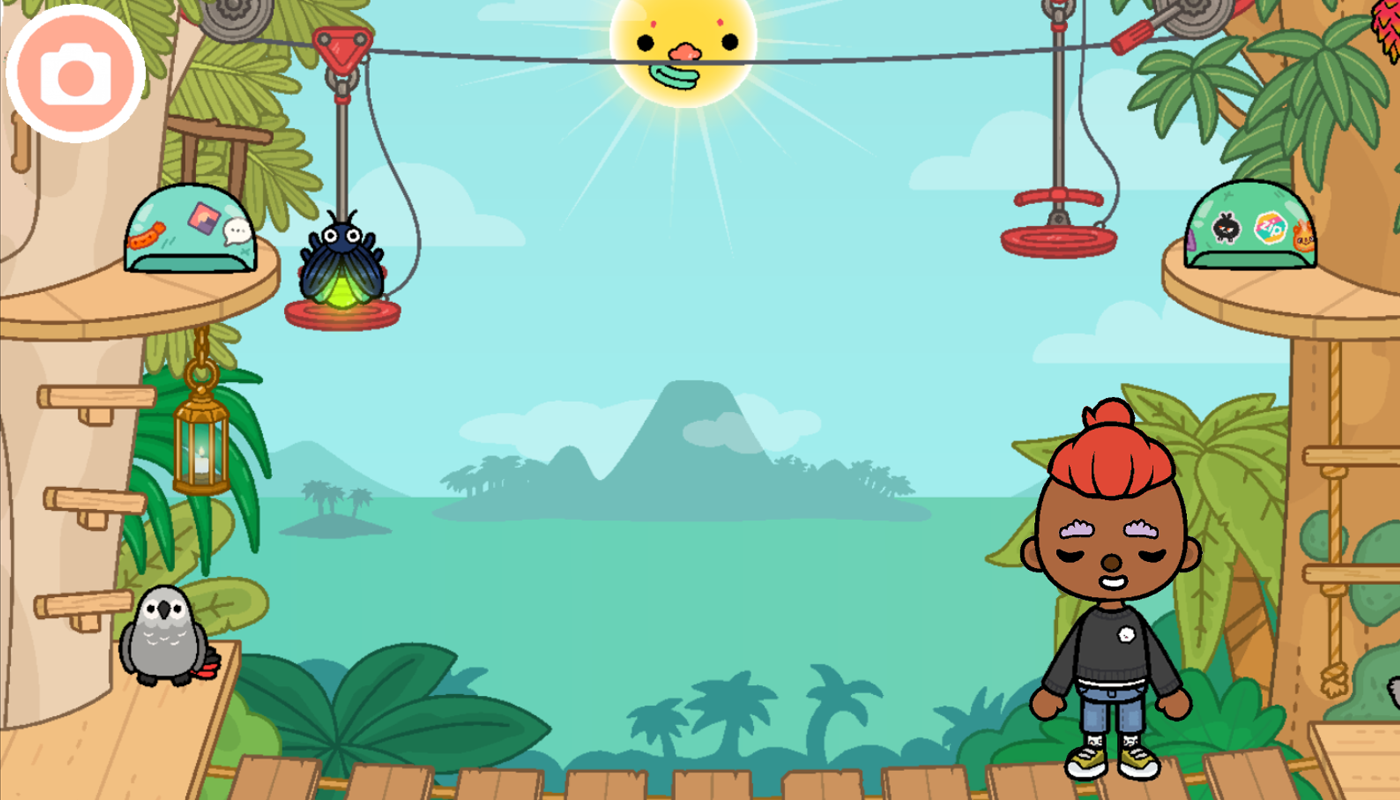Open the teal dome tent on the left

192,240
